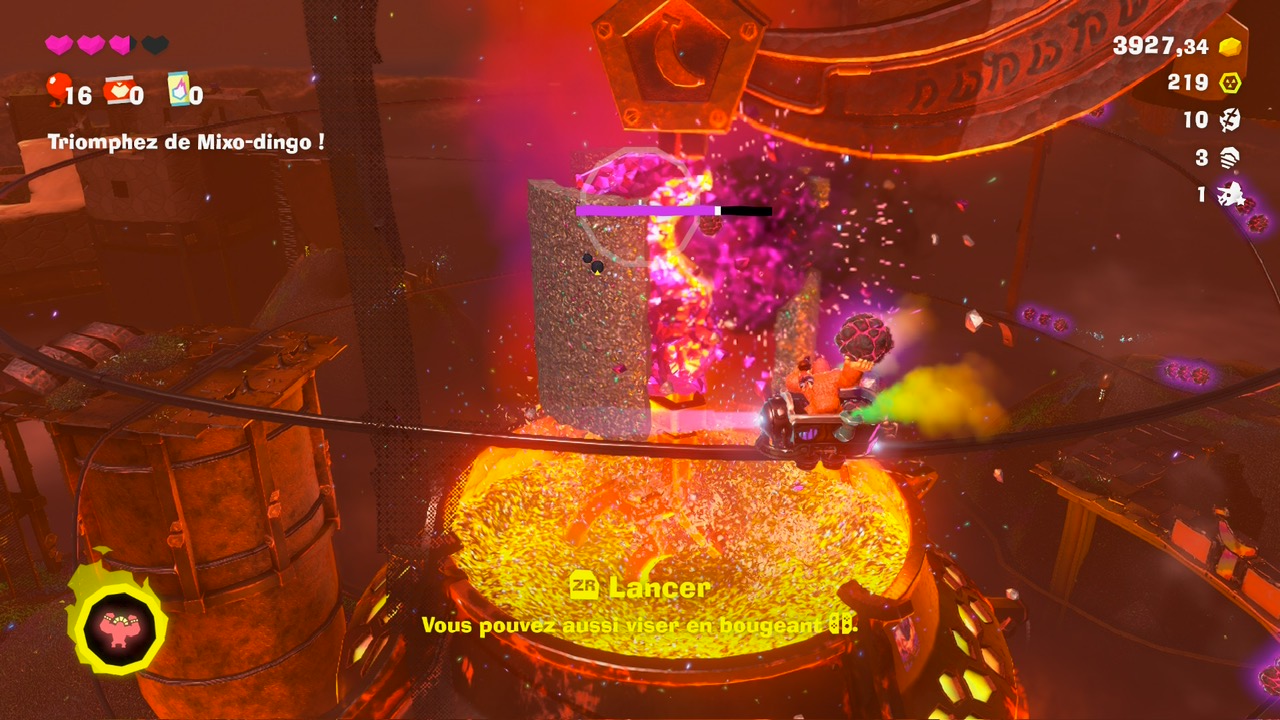Click the gold nugget currency icon

1229,46
